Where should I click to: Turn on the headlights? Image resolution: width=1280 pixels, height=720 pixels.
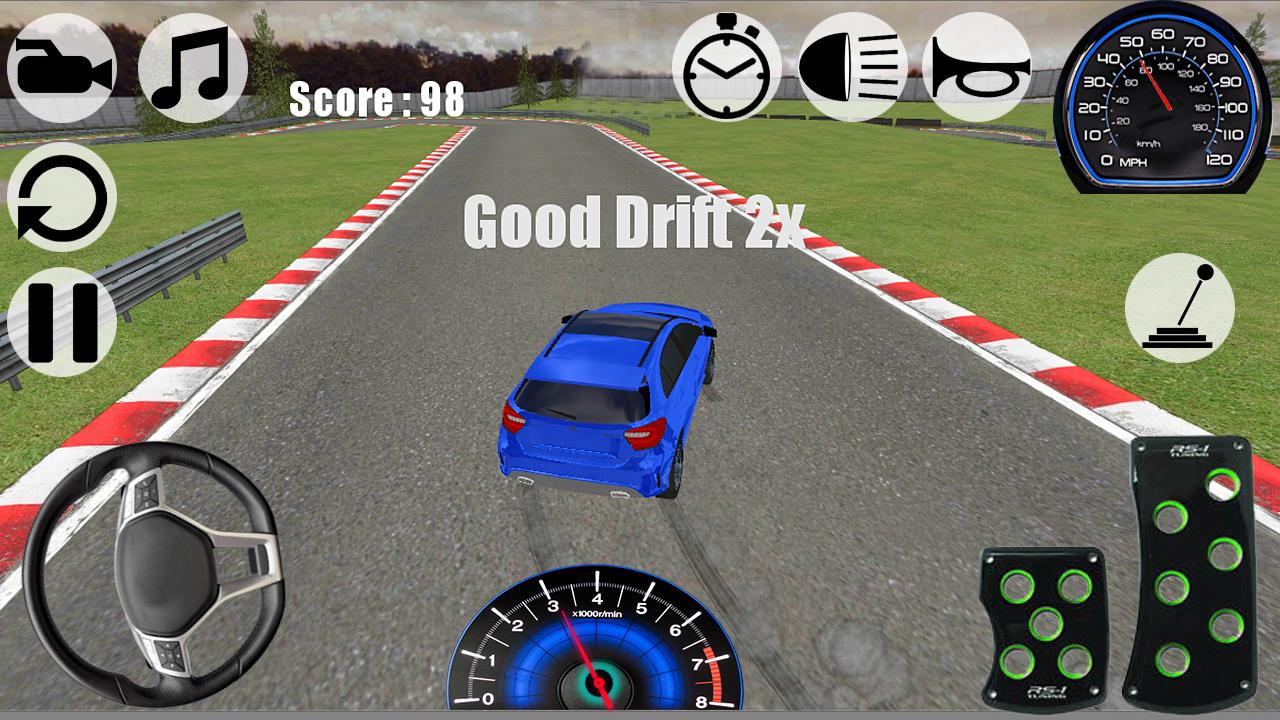pos(852,65)
